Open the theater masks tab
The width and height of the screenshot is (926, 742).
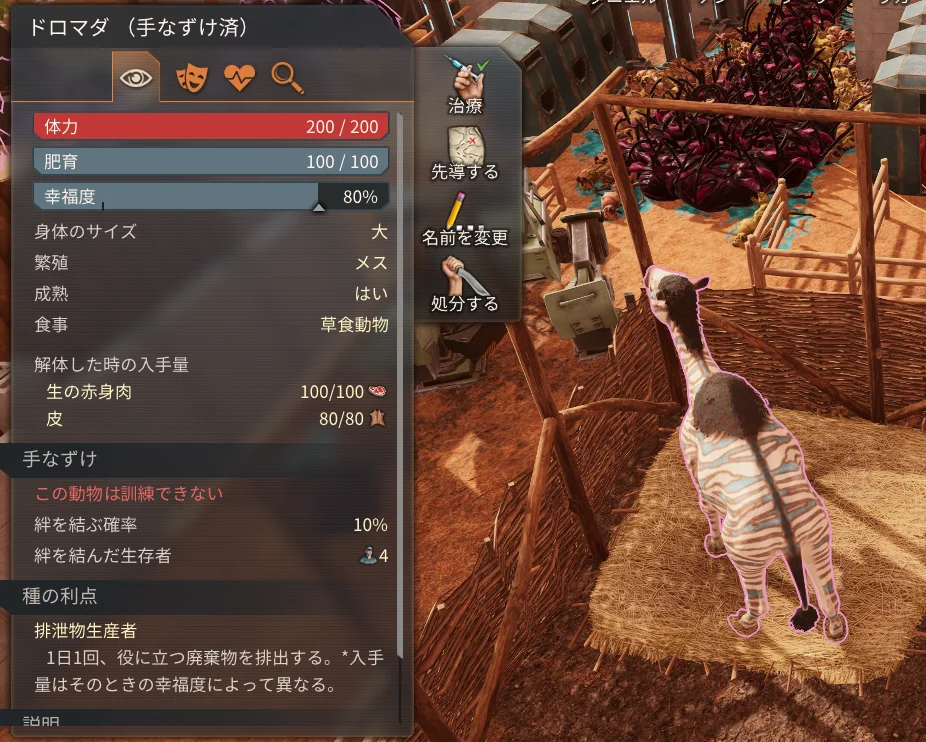(x=188, y=78)
